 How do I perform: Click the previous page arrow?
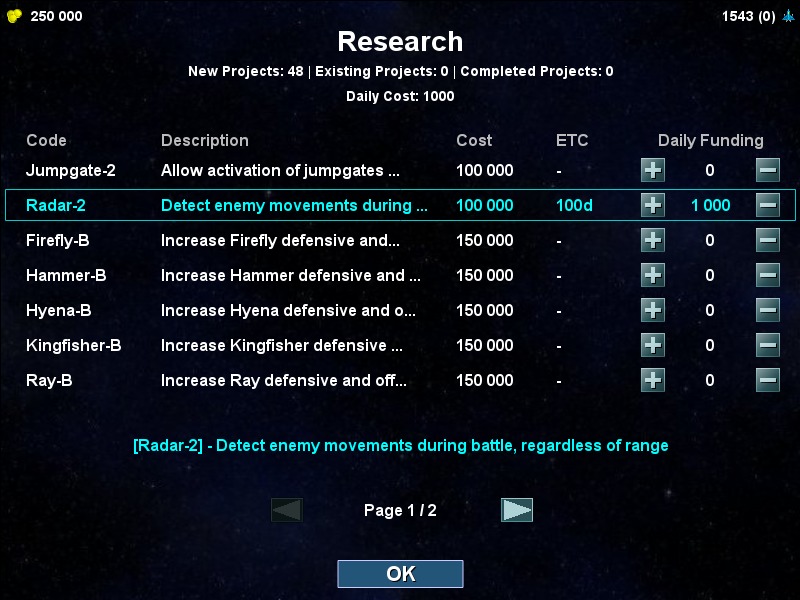pyautogui.click(x=287, y=510)
